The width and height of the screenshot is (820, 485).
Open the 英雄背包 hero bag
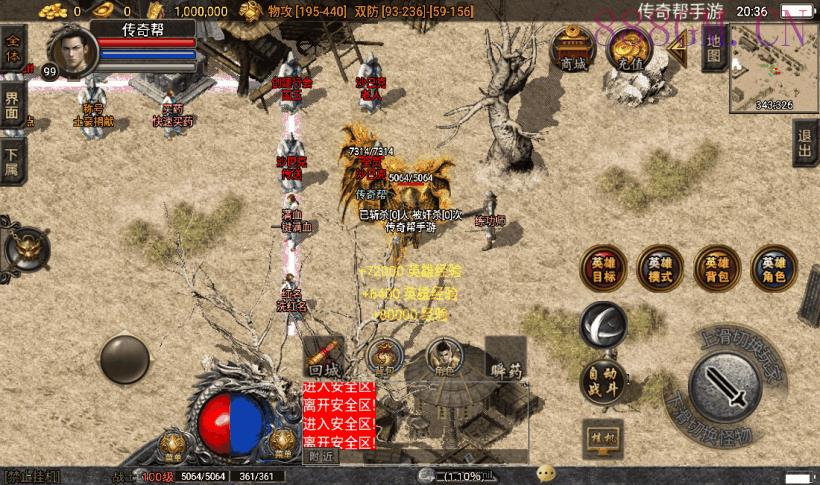click(717, 266)
